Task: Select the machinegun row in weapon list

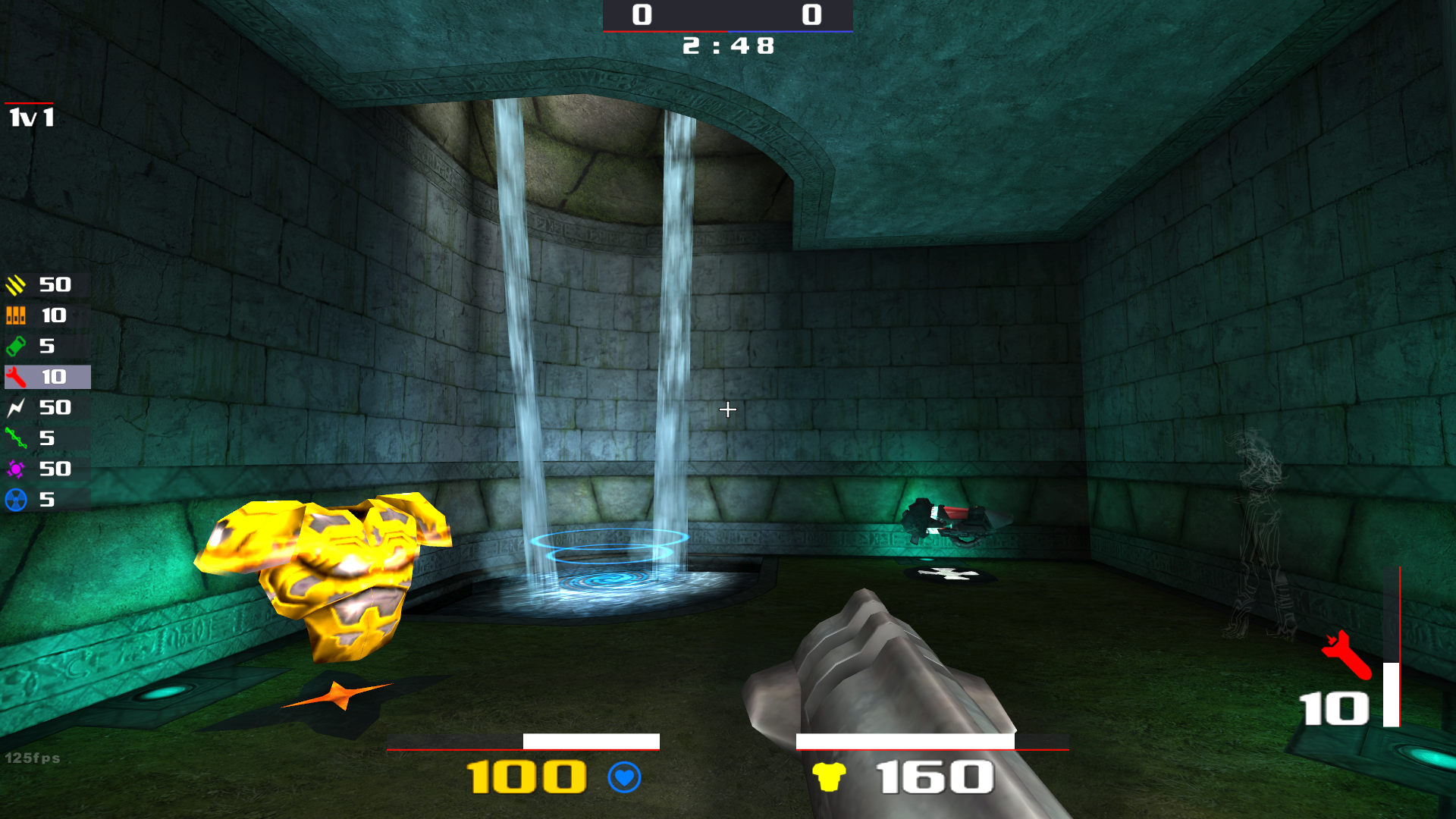Action: [45, 285]
